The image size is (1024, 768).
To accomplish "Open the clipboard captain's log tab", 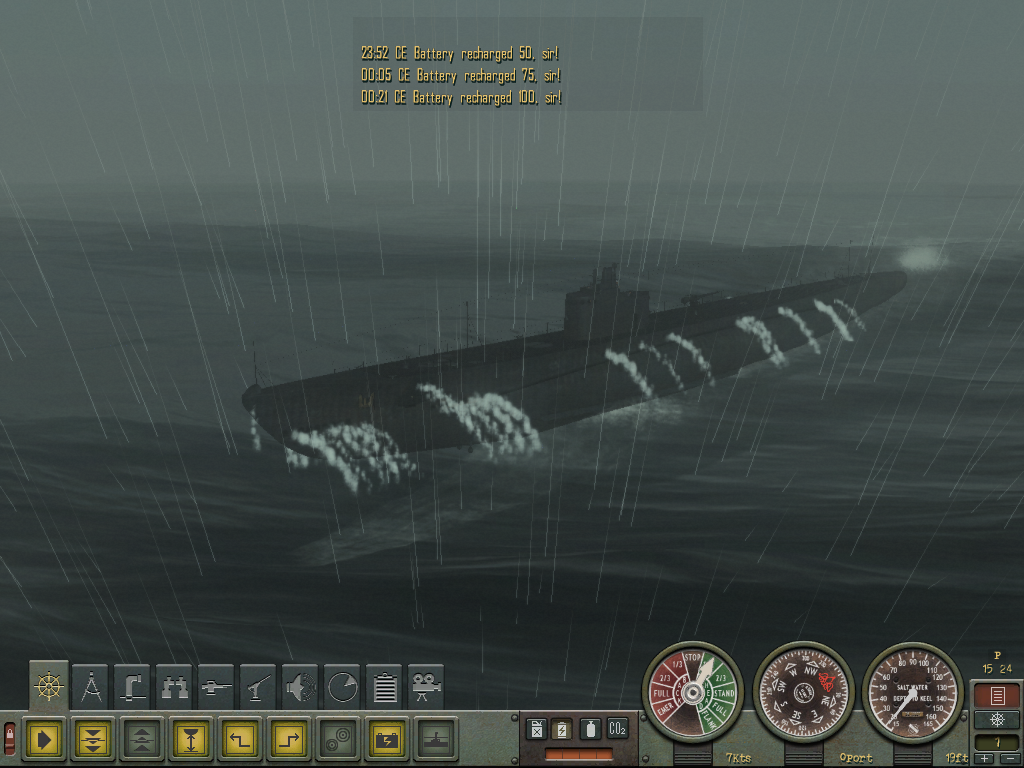I will pos(385,686).
